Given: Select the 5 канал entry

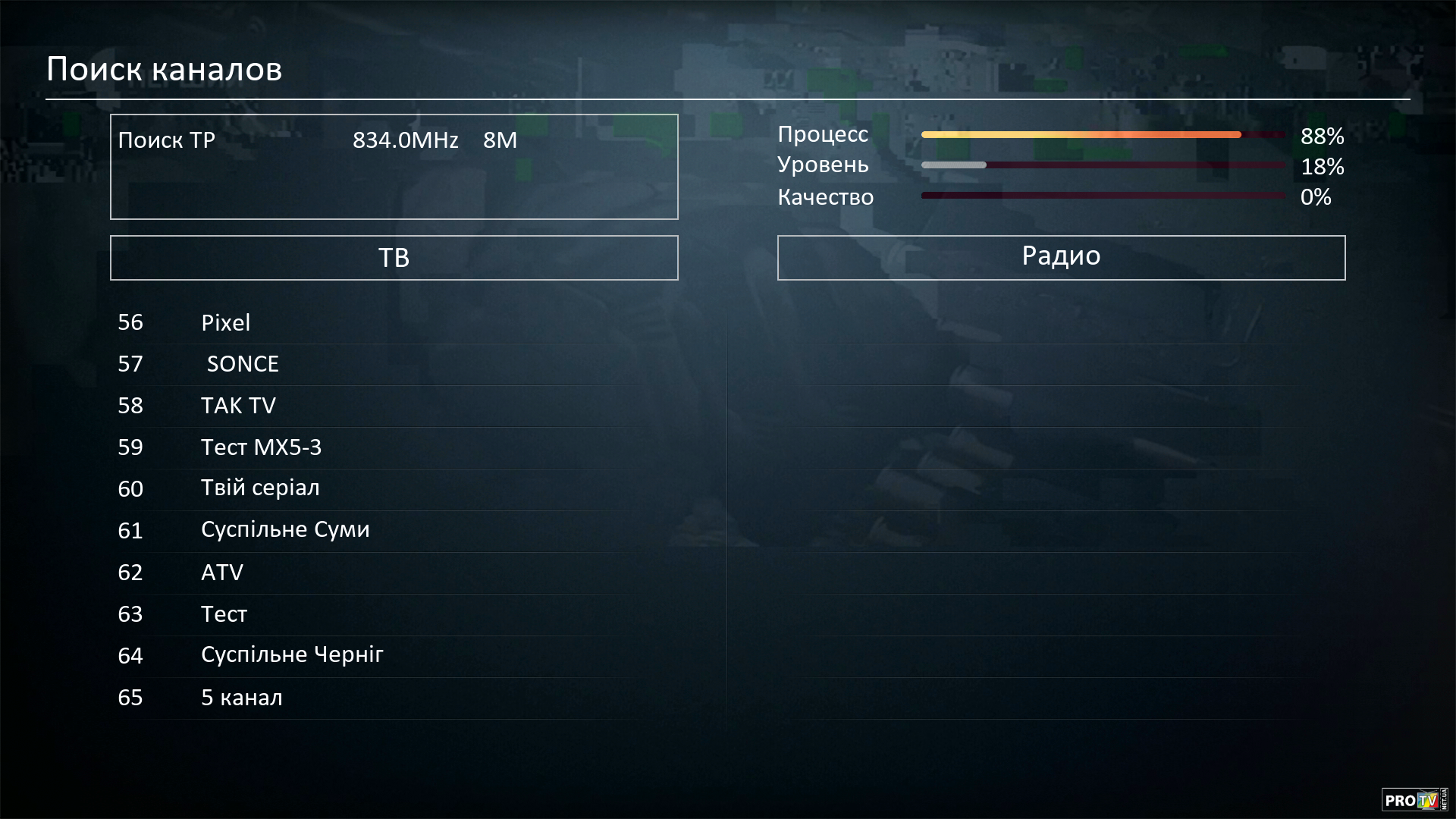Looking at the screenshot, I should pos(241,698).
